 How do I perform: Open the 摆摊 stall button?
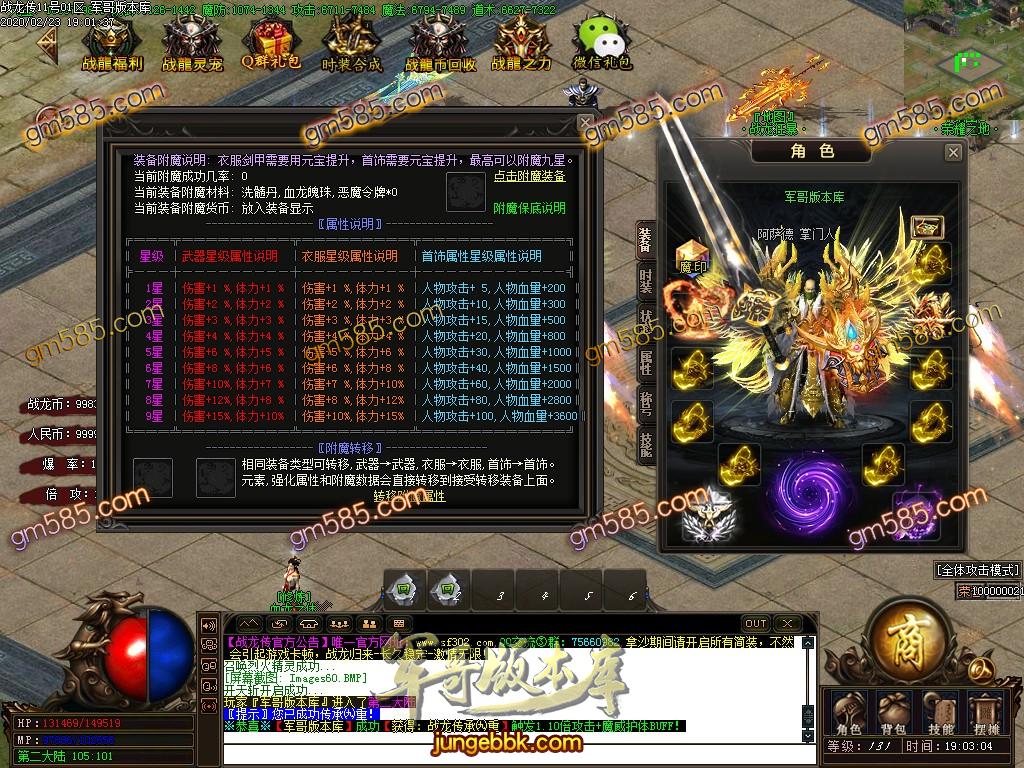point(987,713)
